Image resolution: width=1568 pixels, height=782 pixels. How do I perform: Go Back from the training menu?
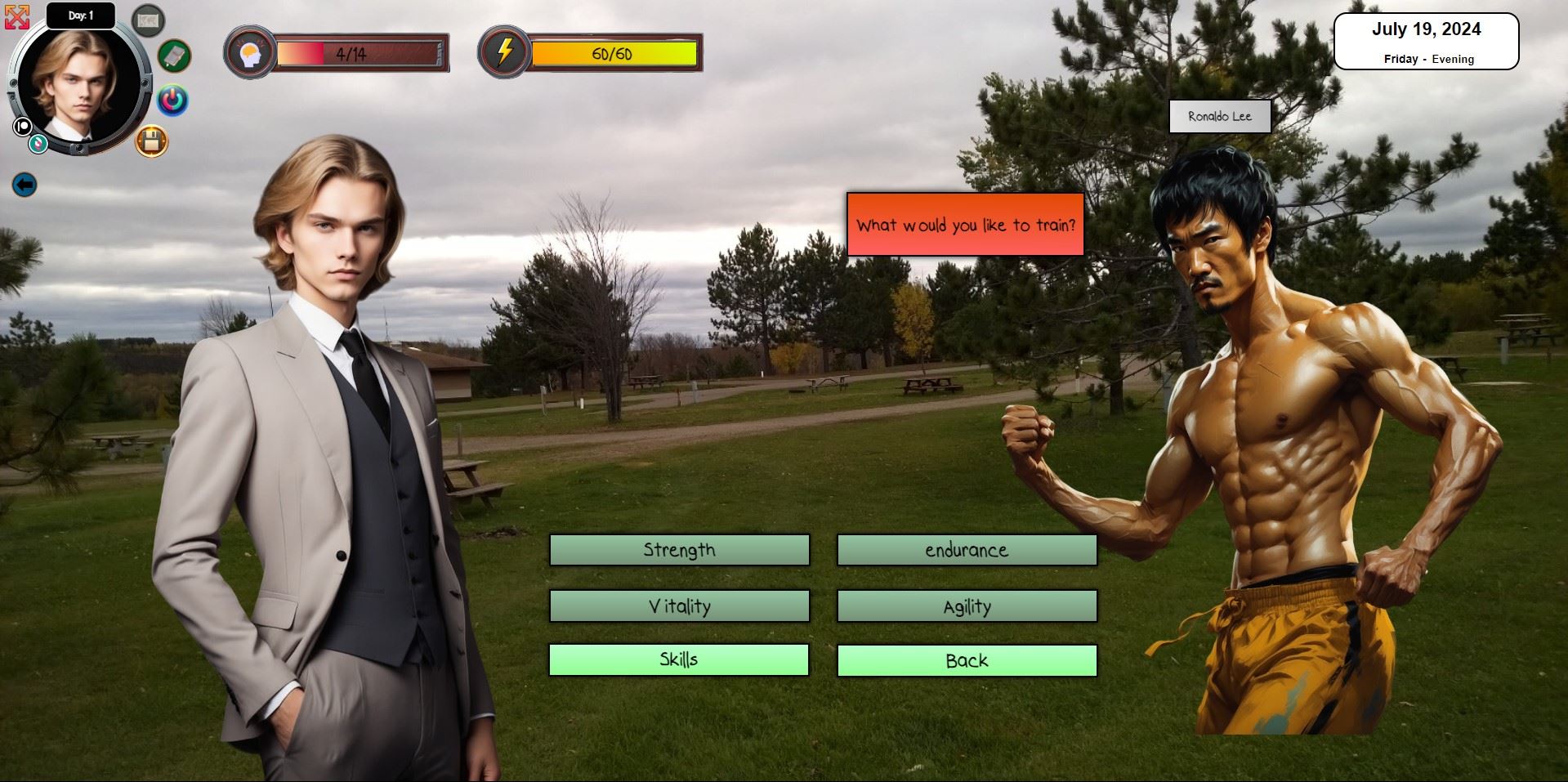click(967, 660)
